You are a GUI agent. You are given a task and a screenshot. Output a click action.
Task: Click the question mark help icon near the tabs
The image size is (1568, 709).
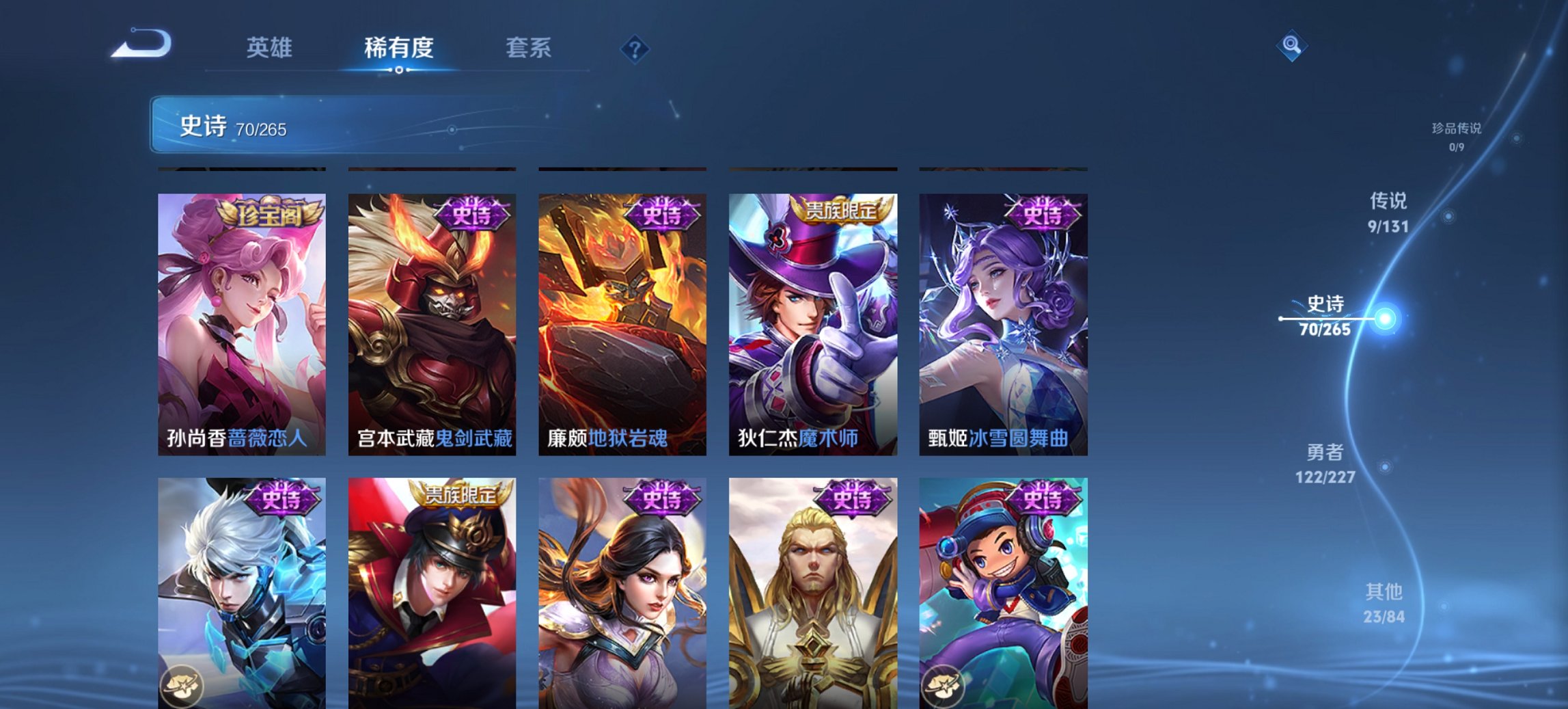point(635,49)
